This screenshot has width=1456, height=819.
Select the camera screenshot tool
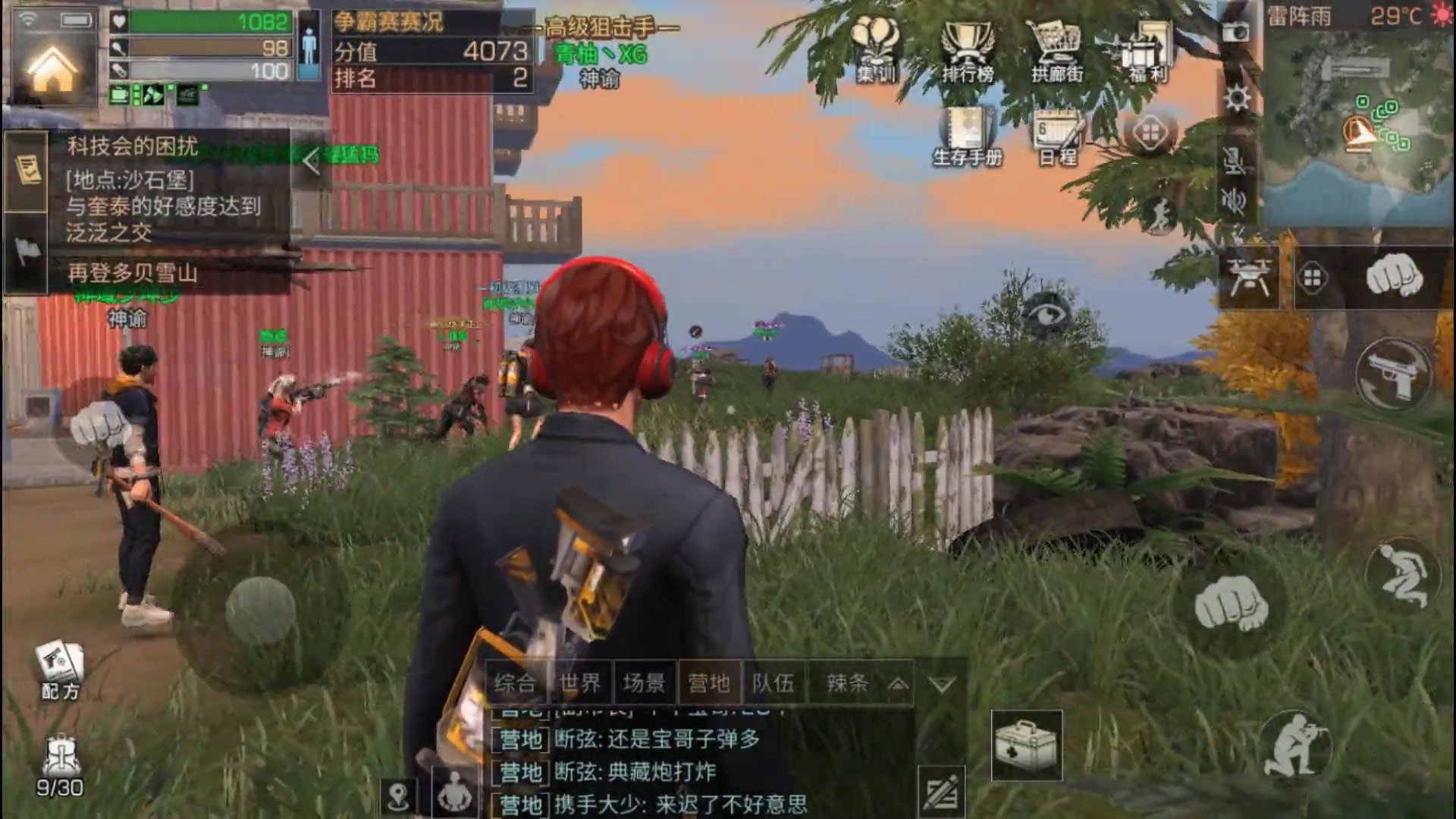(x=1236, y=32)
